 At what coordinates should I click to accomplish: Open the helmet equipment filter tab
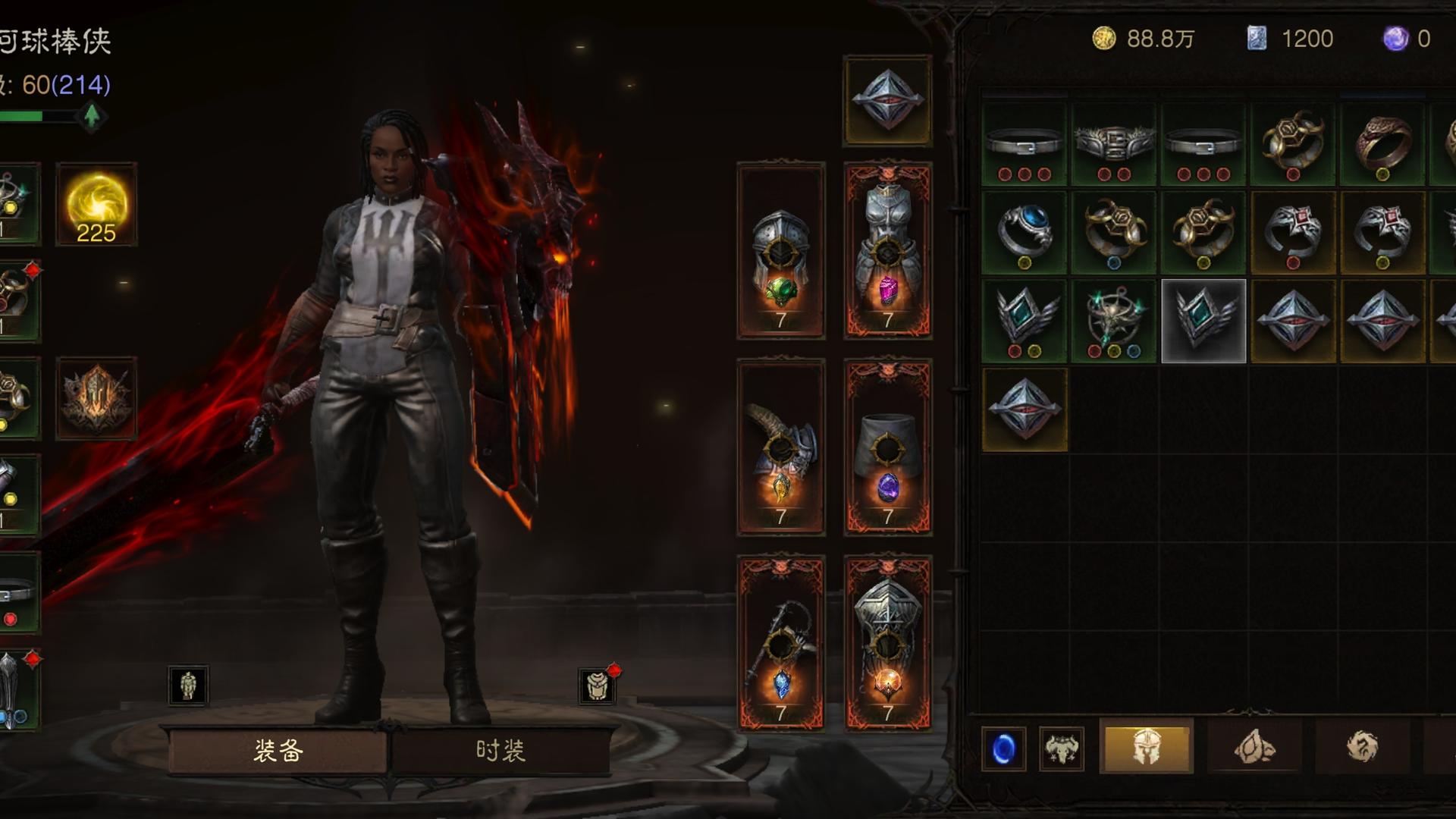[1146, 747]
